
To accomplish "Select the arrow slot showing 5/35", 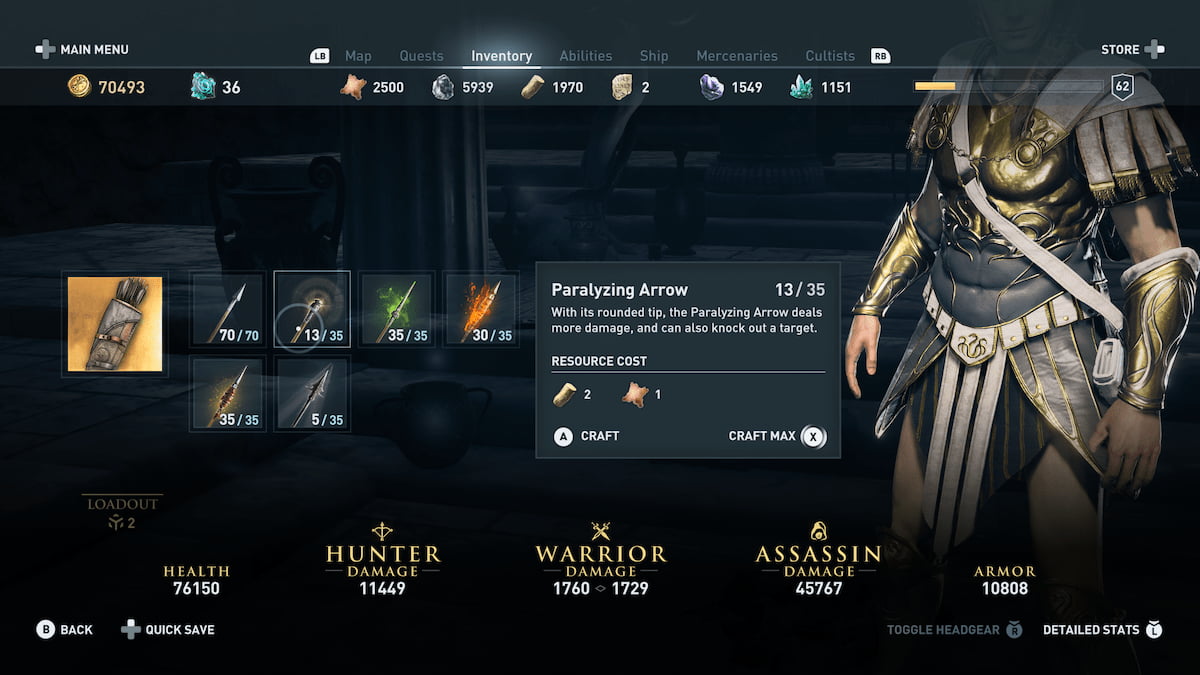I will coord(312,394).
